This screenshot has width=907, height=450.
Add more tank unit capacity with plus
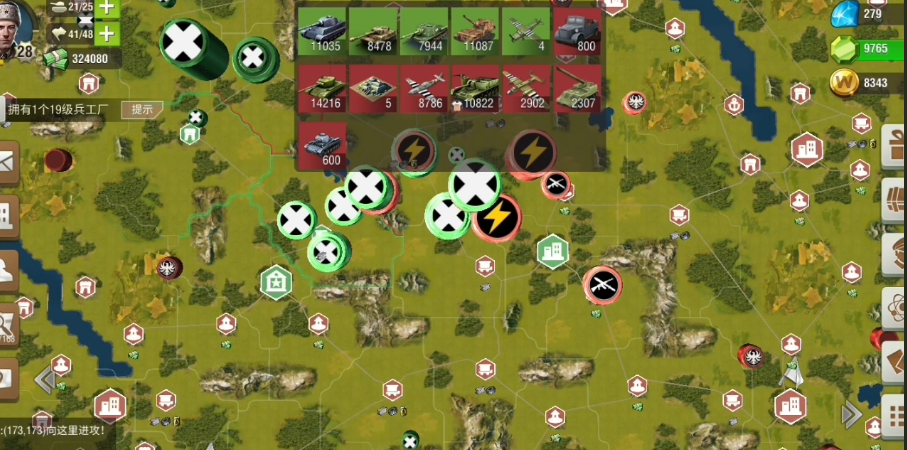(x=105, y=7)
